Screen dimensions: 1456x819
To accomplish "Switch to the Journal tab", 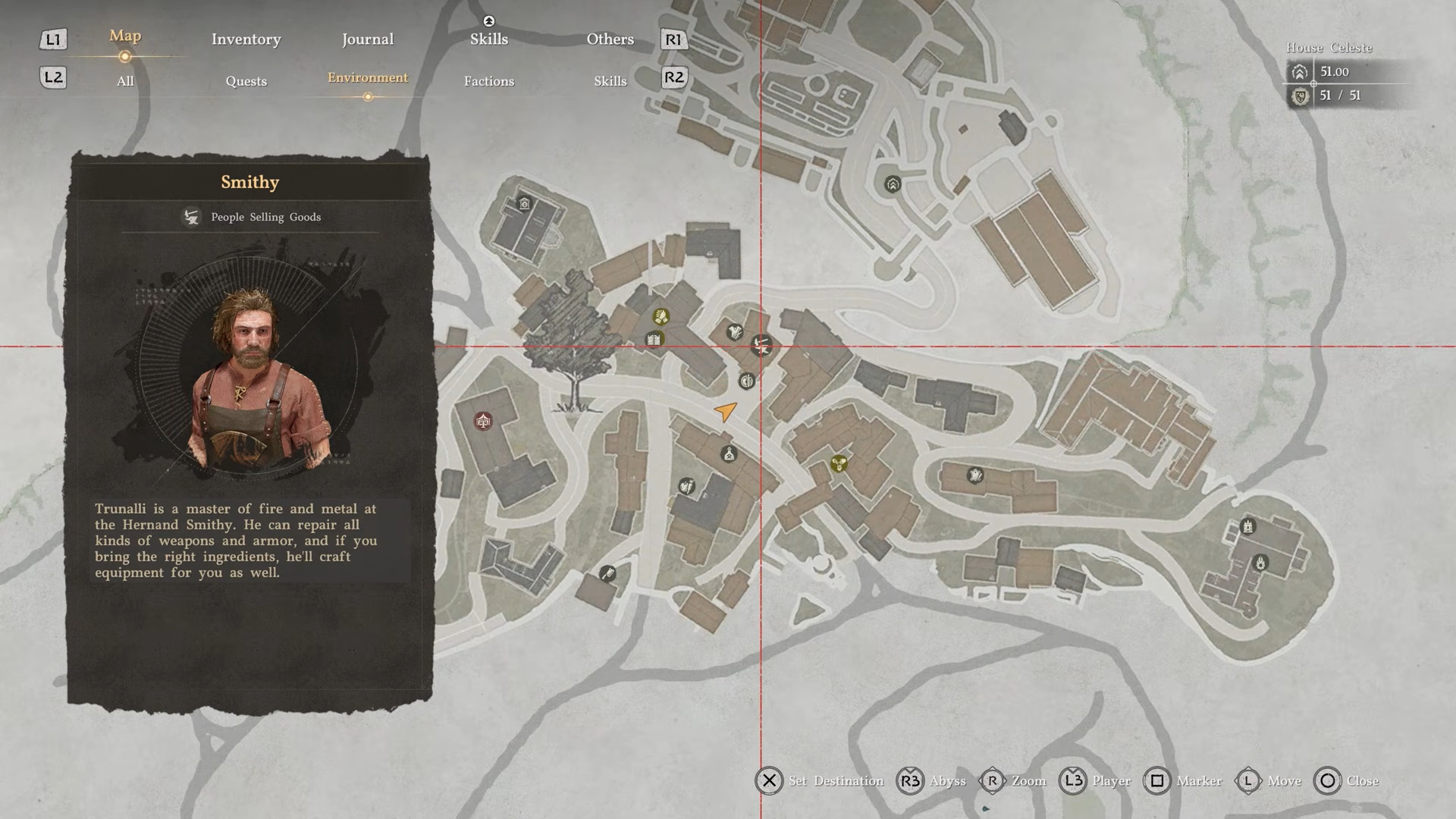I will (x=367, y=39).
